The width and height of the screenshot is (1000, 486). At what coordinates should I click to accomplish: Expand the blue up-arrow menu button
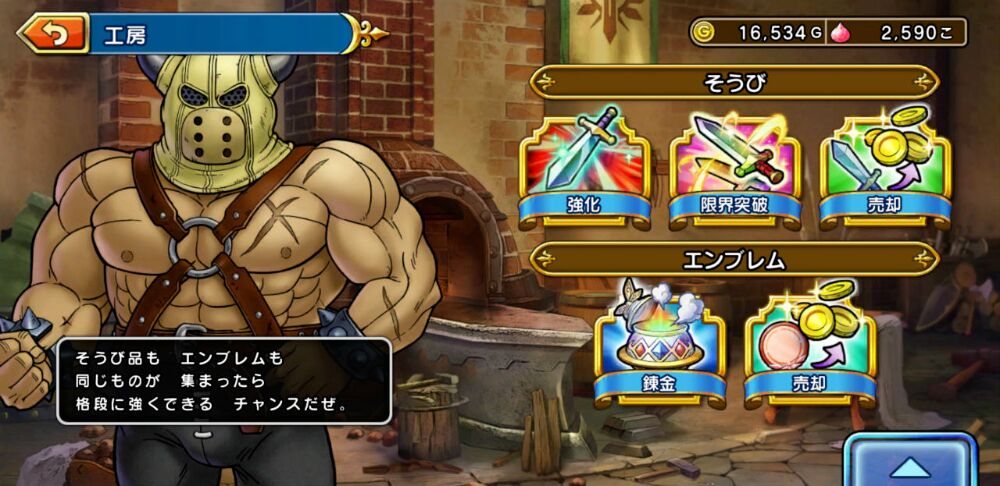pyautogui.click(x=909, y=463)
